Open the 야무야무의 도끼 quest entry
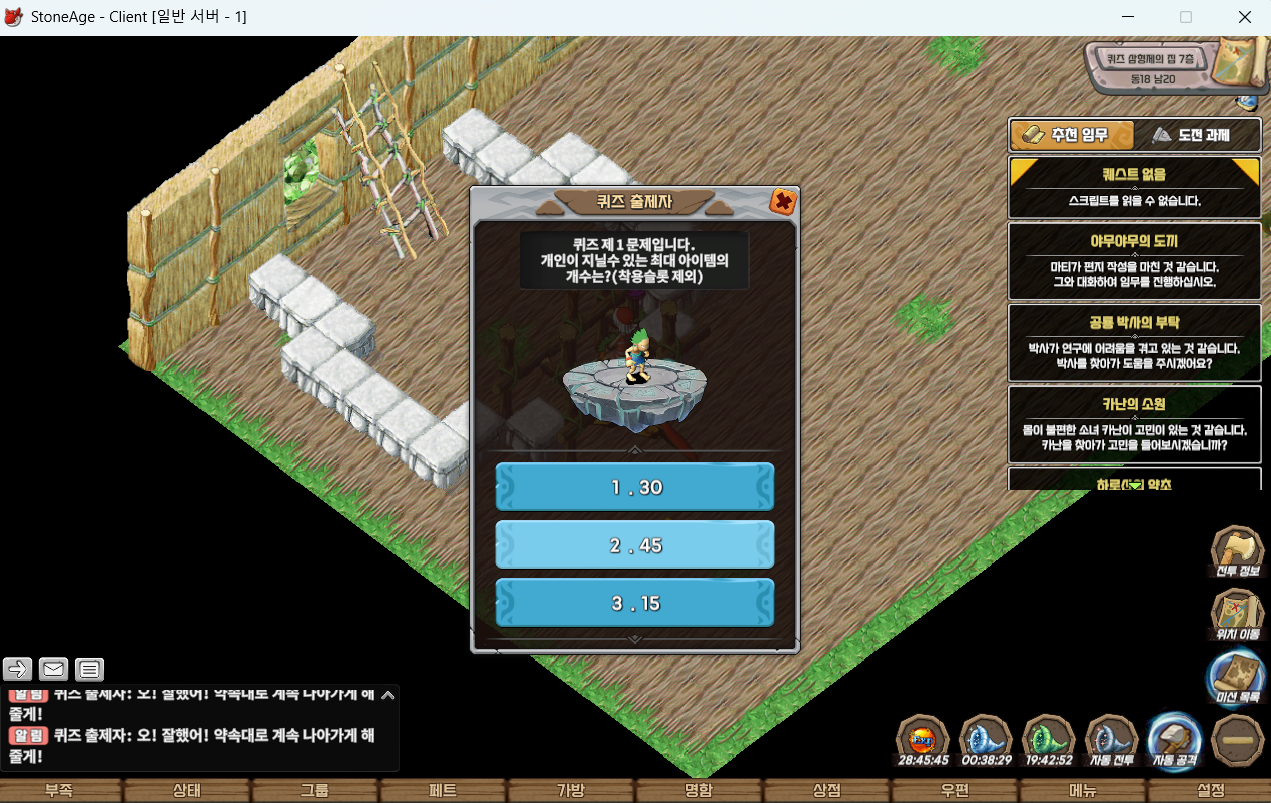1271x803 pixels. click(x=1134, y=261)
